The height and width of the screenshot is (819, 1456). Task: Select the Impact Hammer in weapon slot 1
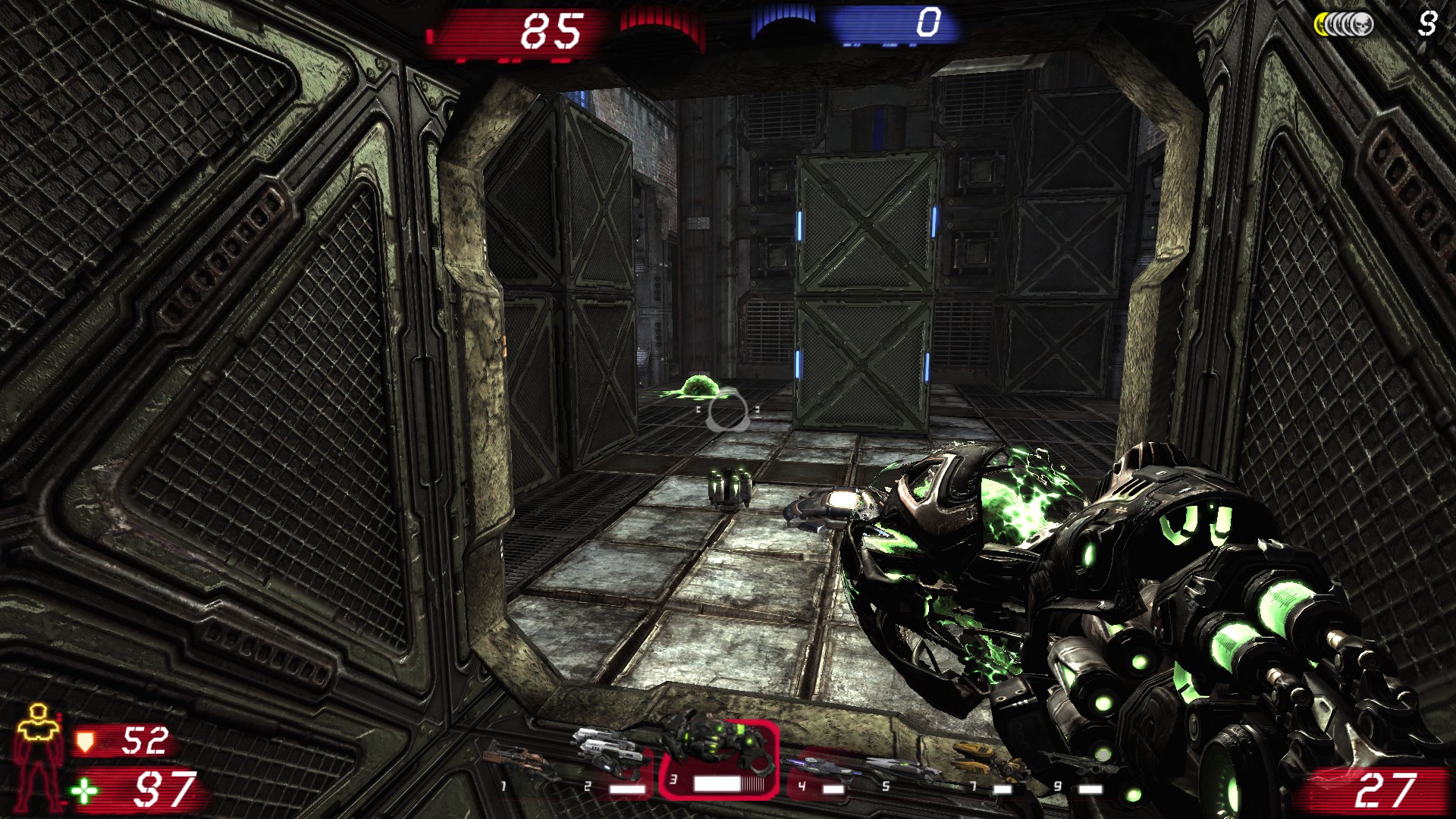click(x=523, y=758)
